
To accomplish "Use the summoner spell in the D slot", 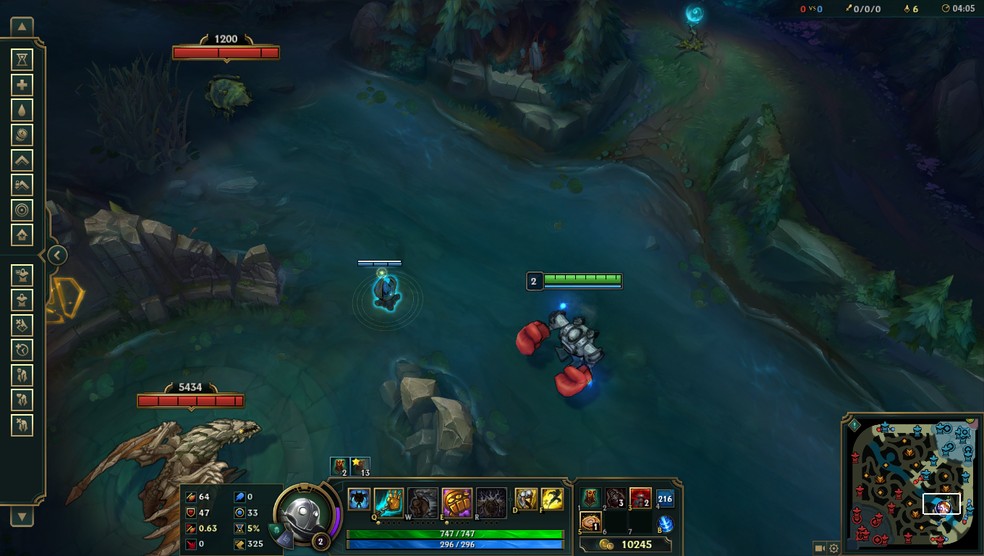I will (x=526, y=500).
